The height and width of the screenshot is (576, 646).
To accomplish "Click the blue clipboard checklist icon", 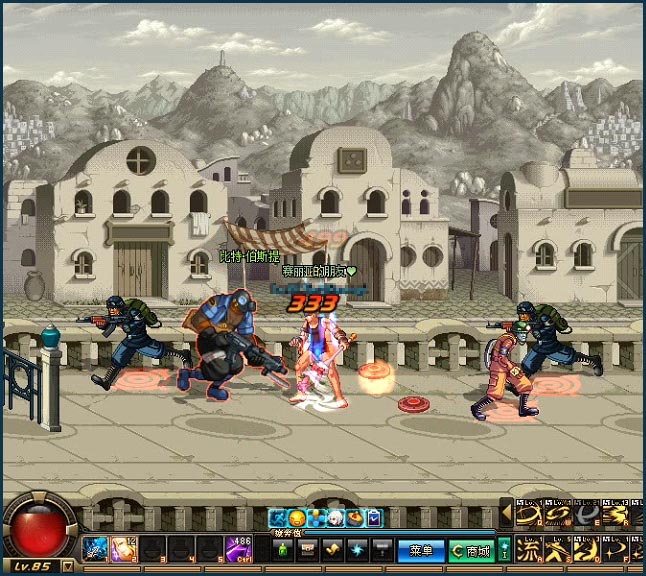I will pyautogui.click(x=374, y=518).
